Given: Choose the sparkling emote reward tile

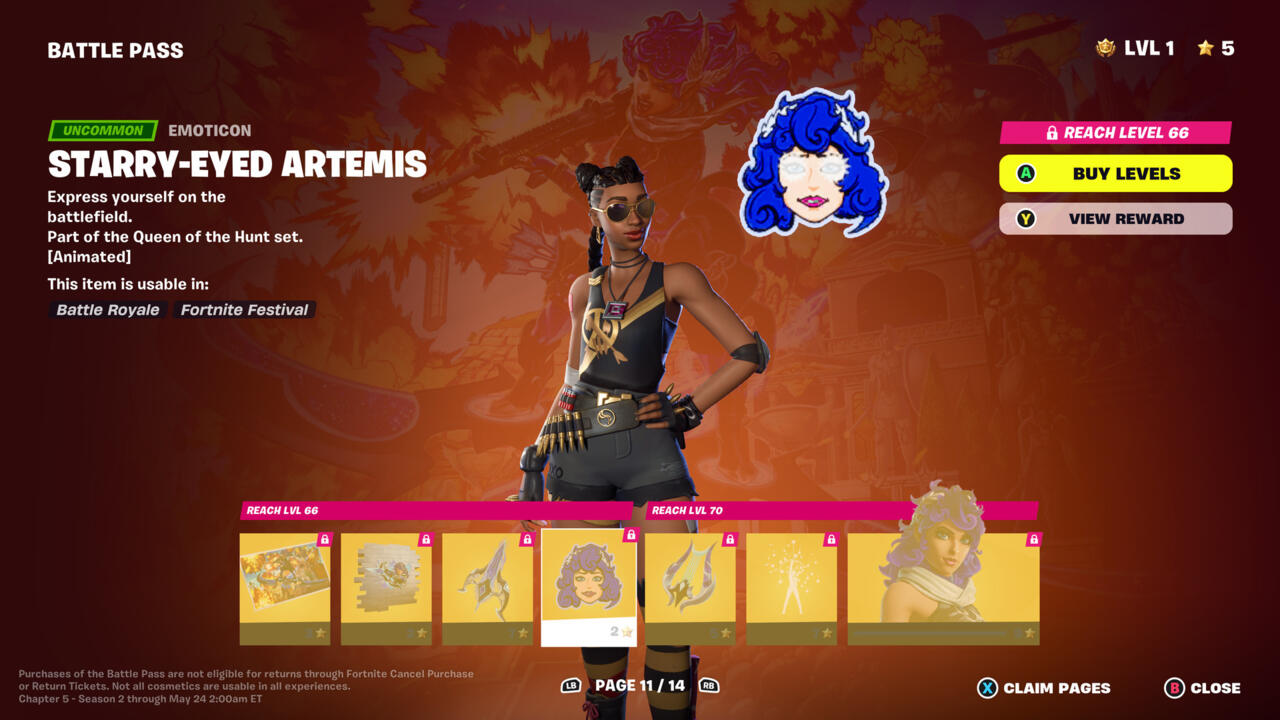Looking at the screenshot, I should pos(791,588).
